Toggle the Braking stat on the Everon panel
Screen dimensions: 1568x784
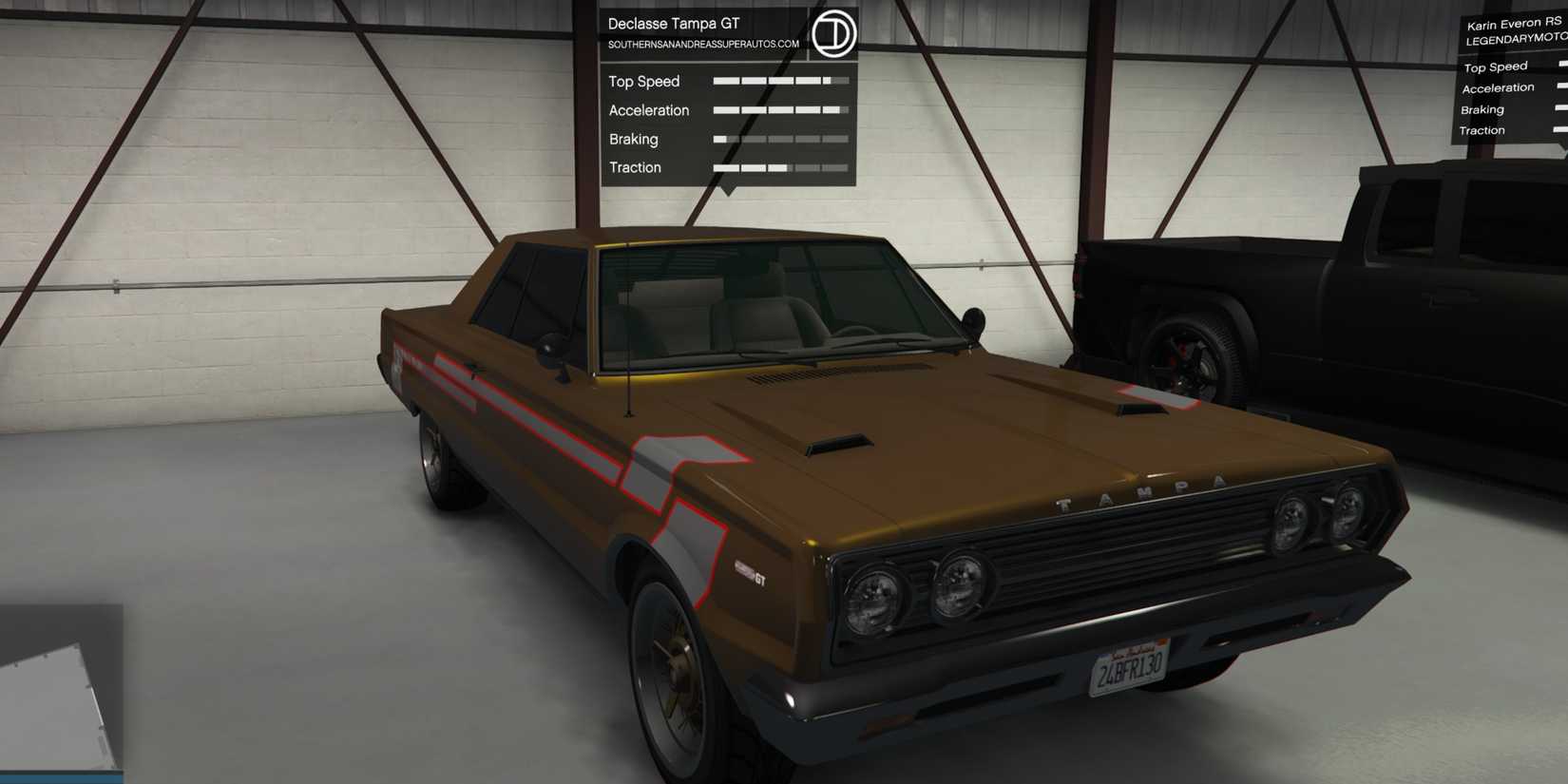click(x=1481, y=108)
